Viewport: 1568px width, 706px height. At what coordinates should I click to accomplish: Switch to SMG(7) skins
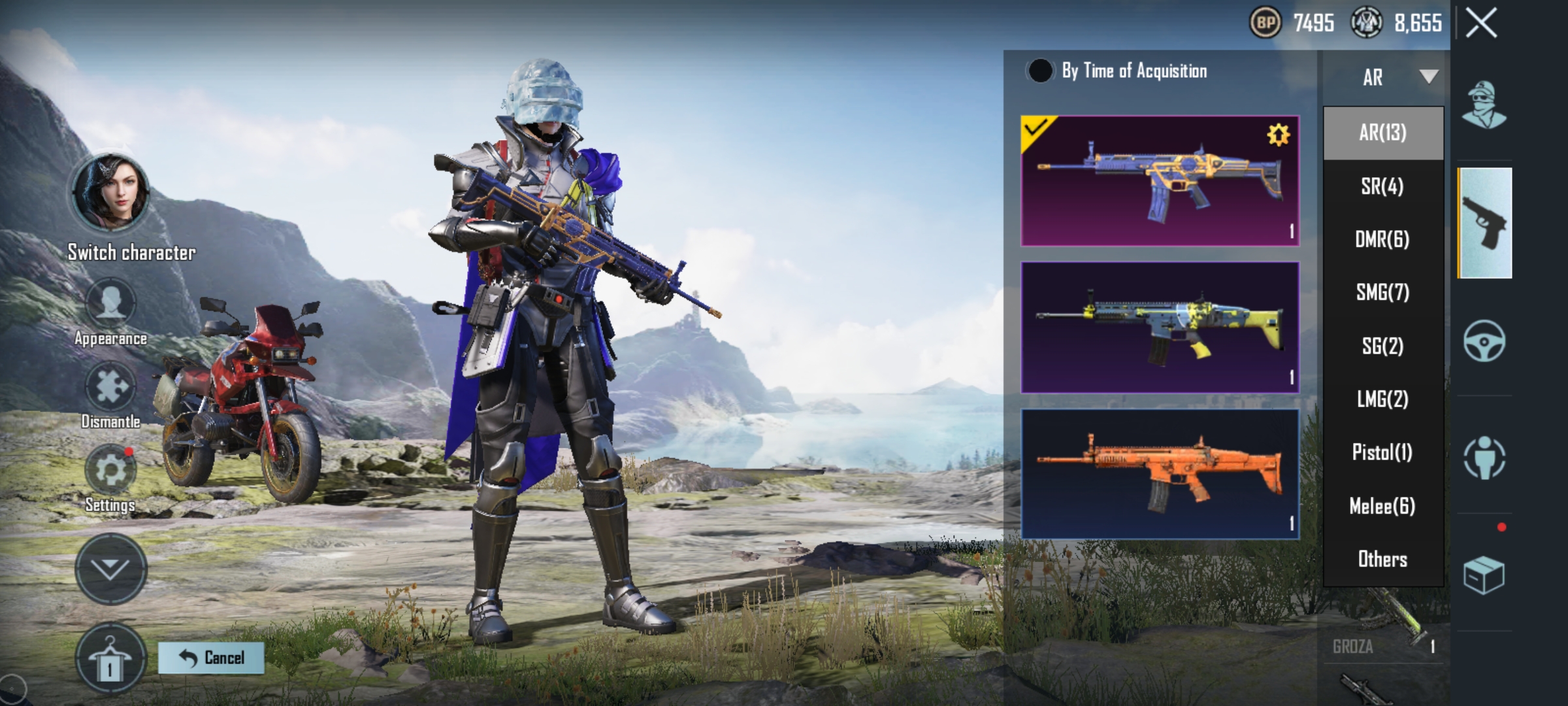1382,292
